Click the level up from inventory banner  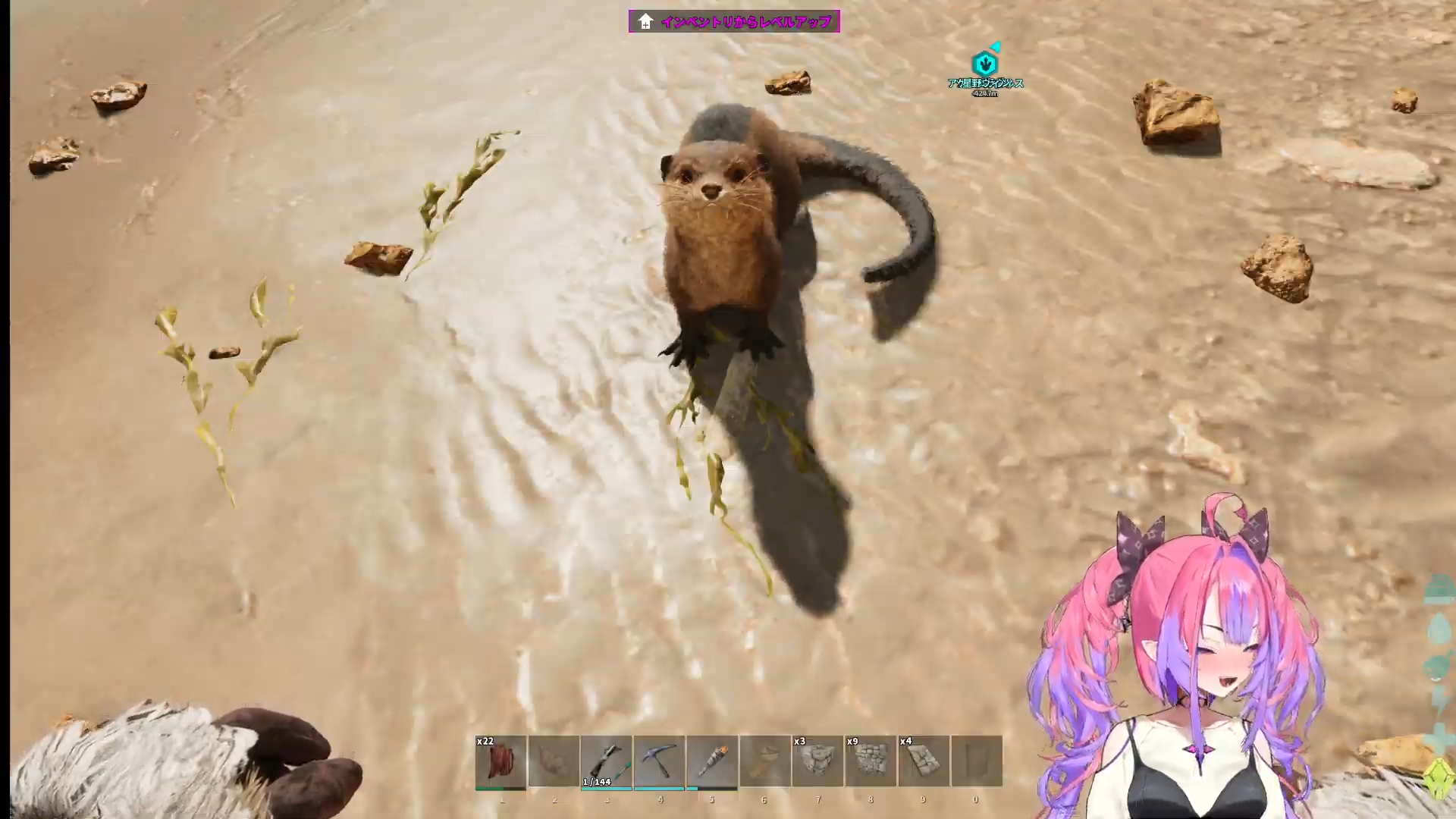pyautogui.click(x=734, y=21)
